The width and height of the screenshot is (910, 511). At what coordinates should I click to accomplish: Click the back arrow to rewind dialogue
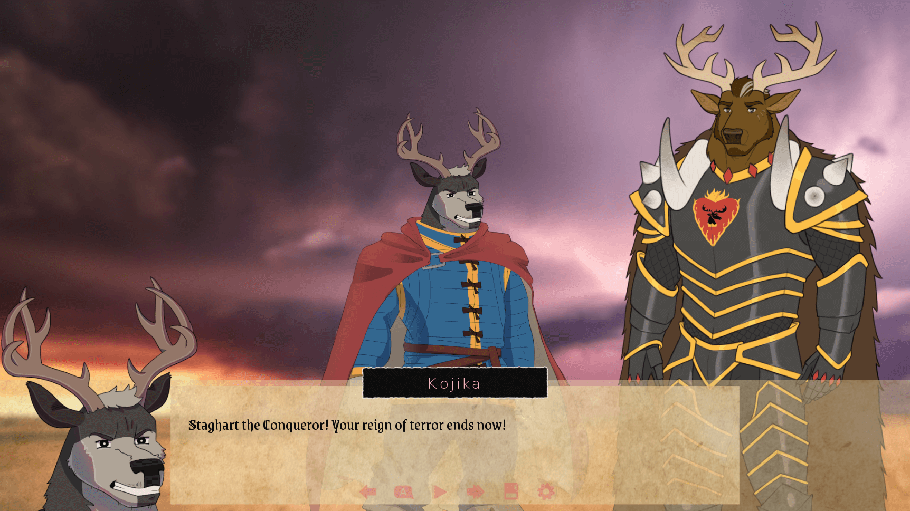click(368, 491)
